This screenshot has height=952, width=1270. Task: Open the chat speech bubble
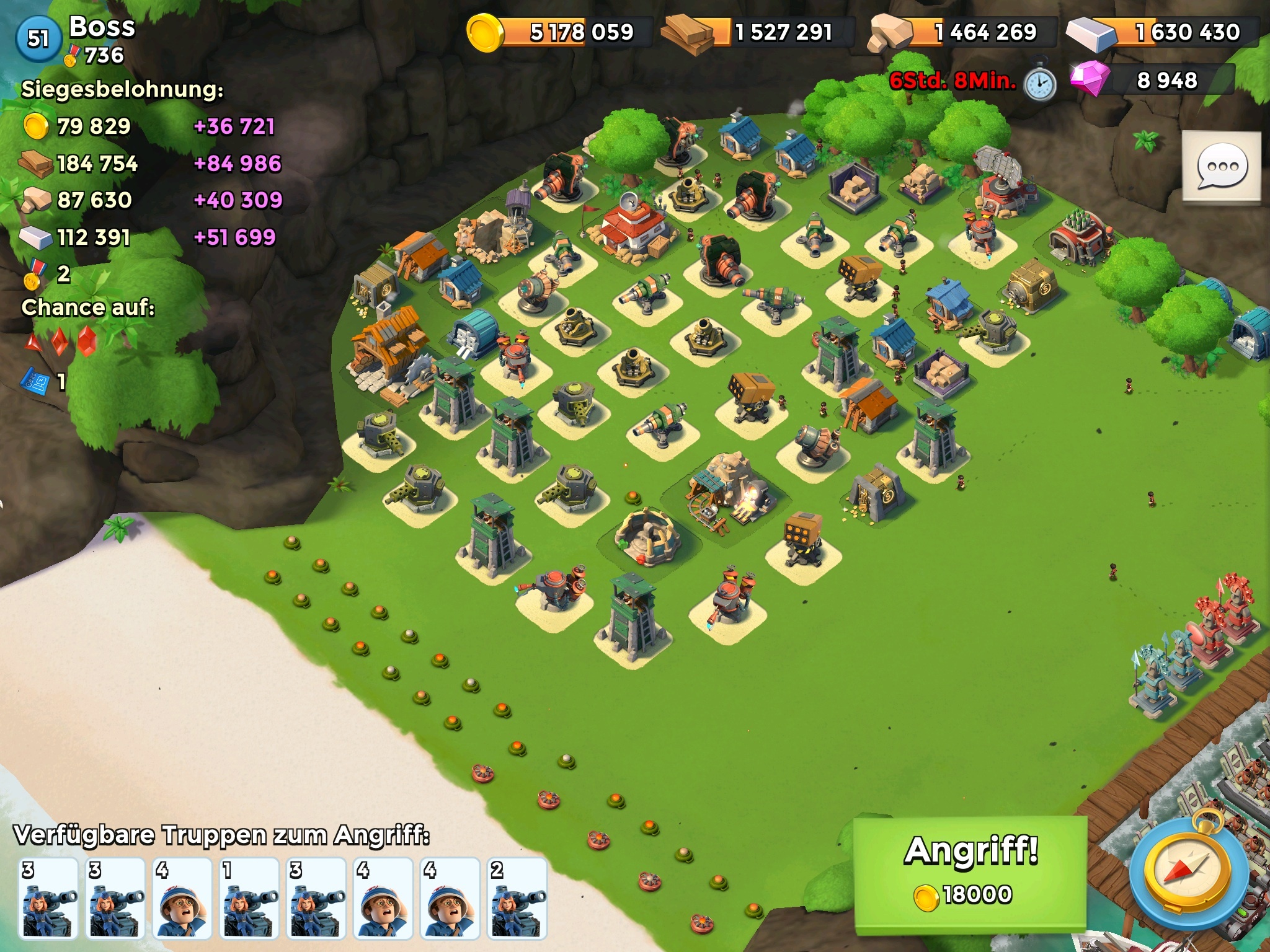click(x=1221, y=167)
